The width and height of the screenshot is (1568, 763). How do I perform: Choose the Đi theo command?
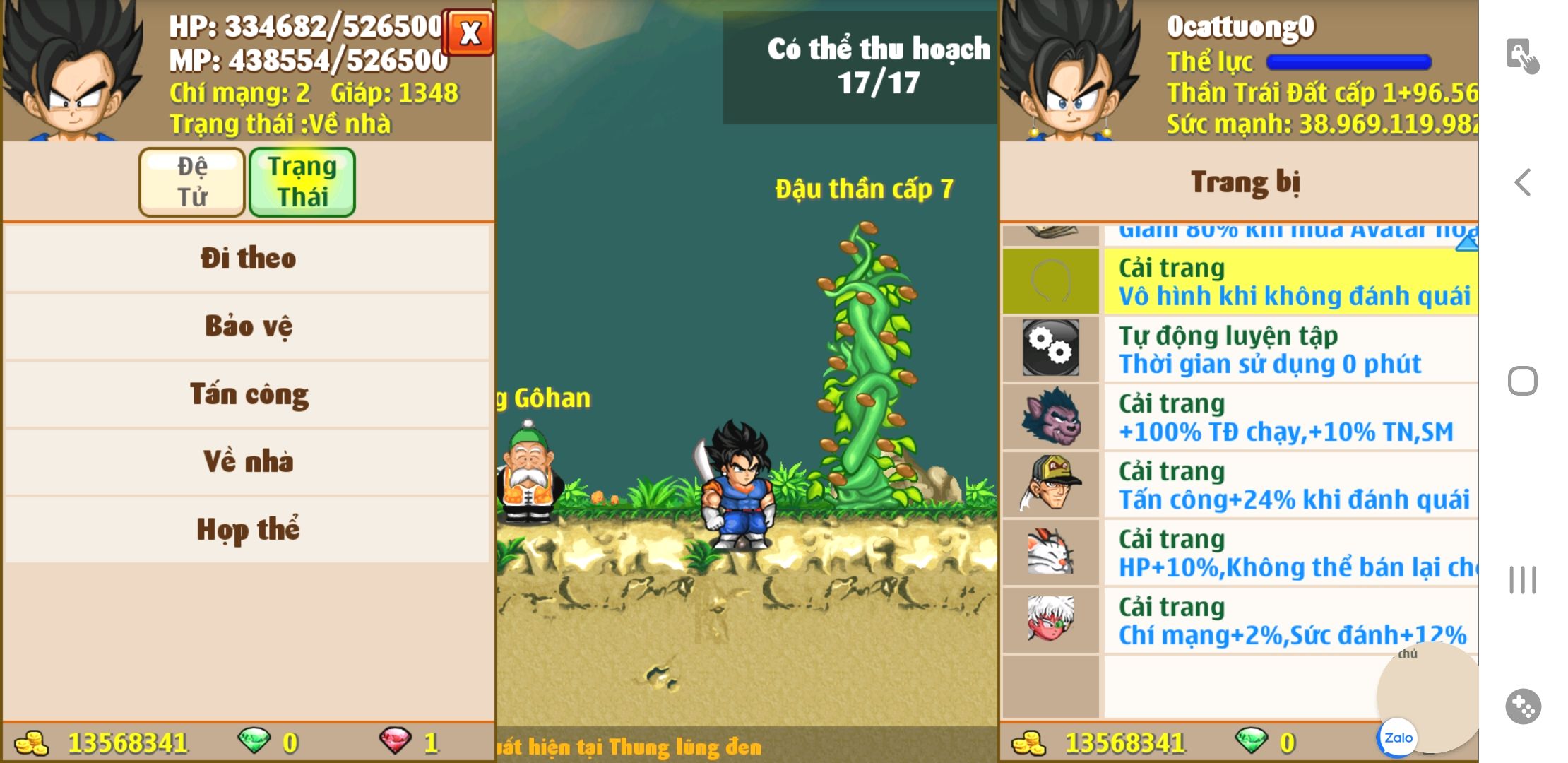247,258
